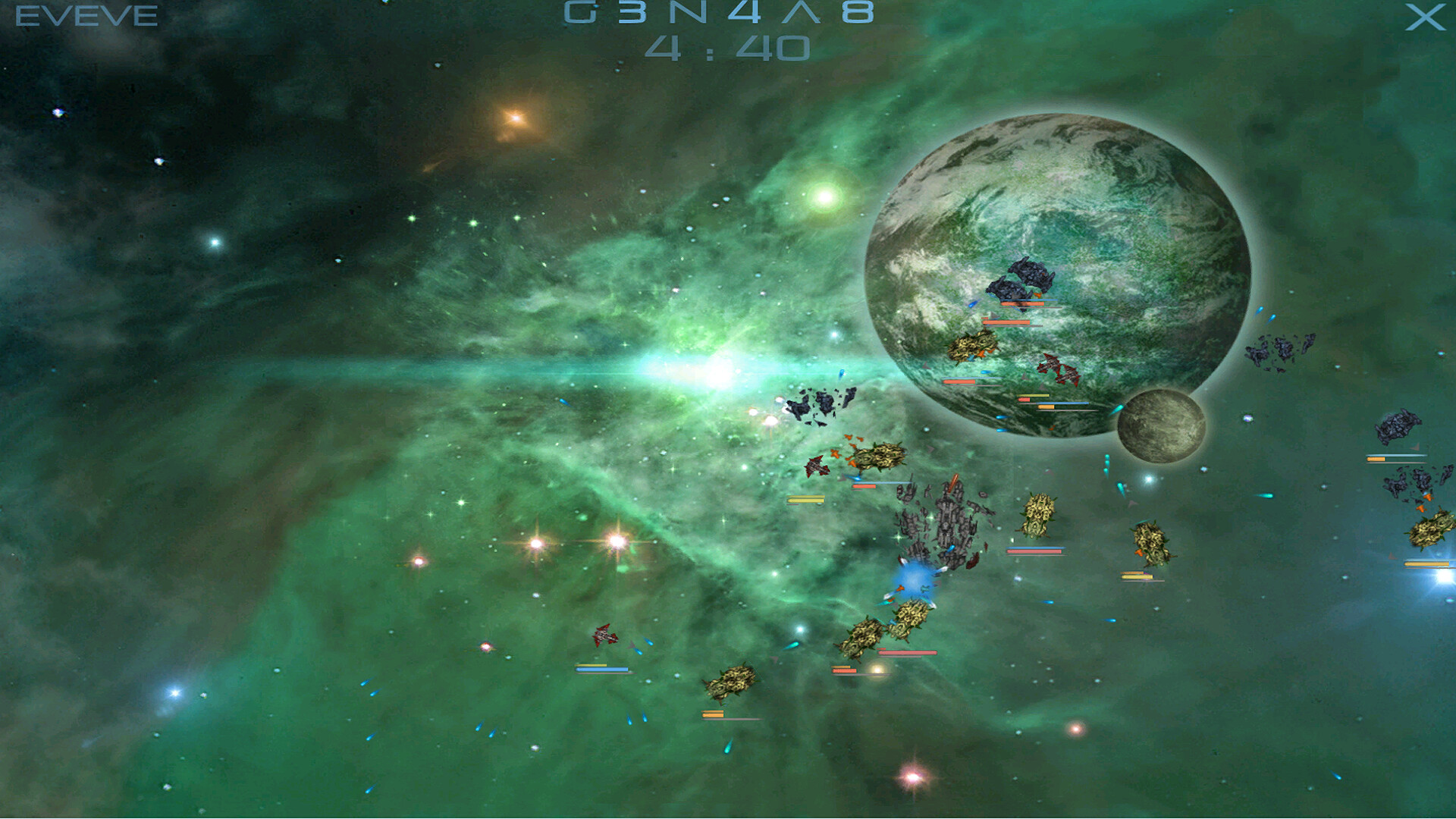Click the orange health bar under the rightmost ship
Screen dimensions: 1456x819
[1426, 563]
